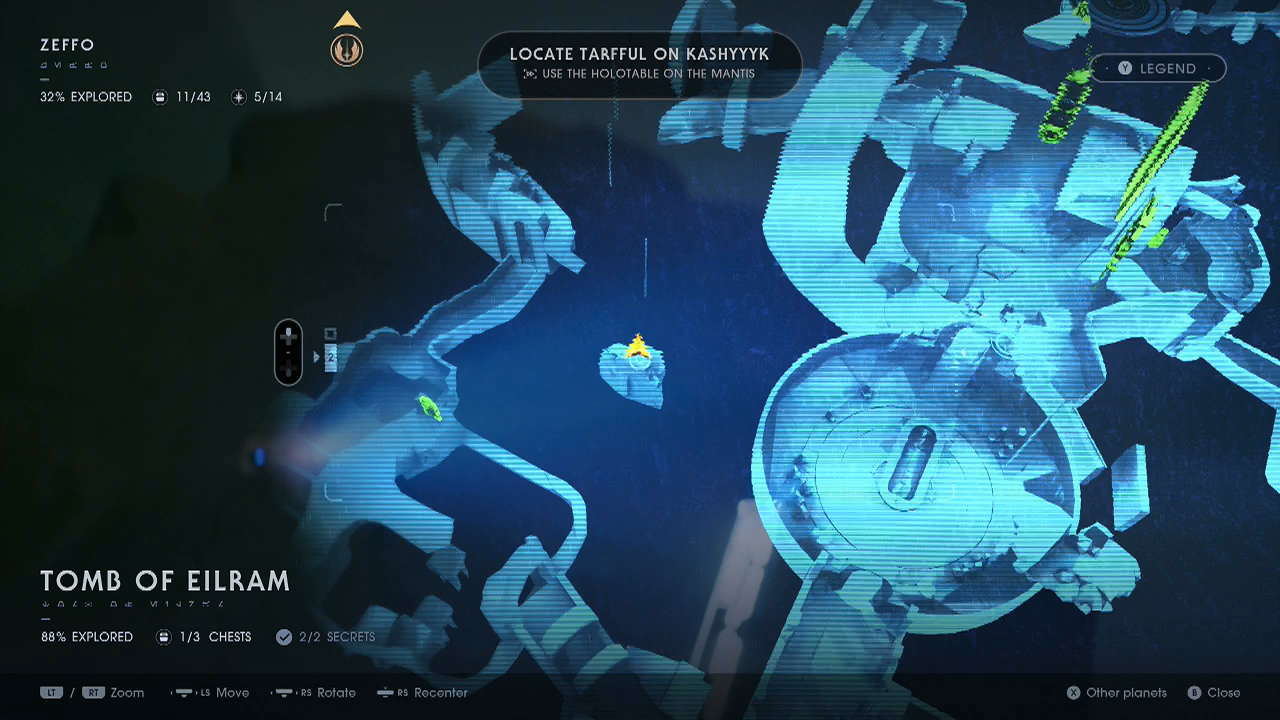Click the minus arrow to go down a map floor

[288, 368]
